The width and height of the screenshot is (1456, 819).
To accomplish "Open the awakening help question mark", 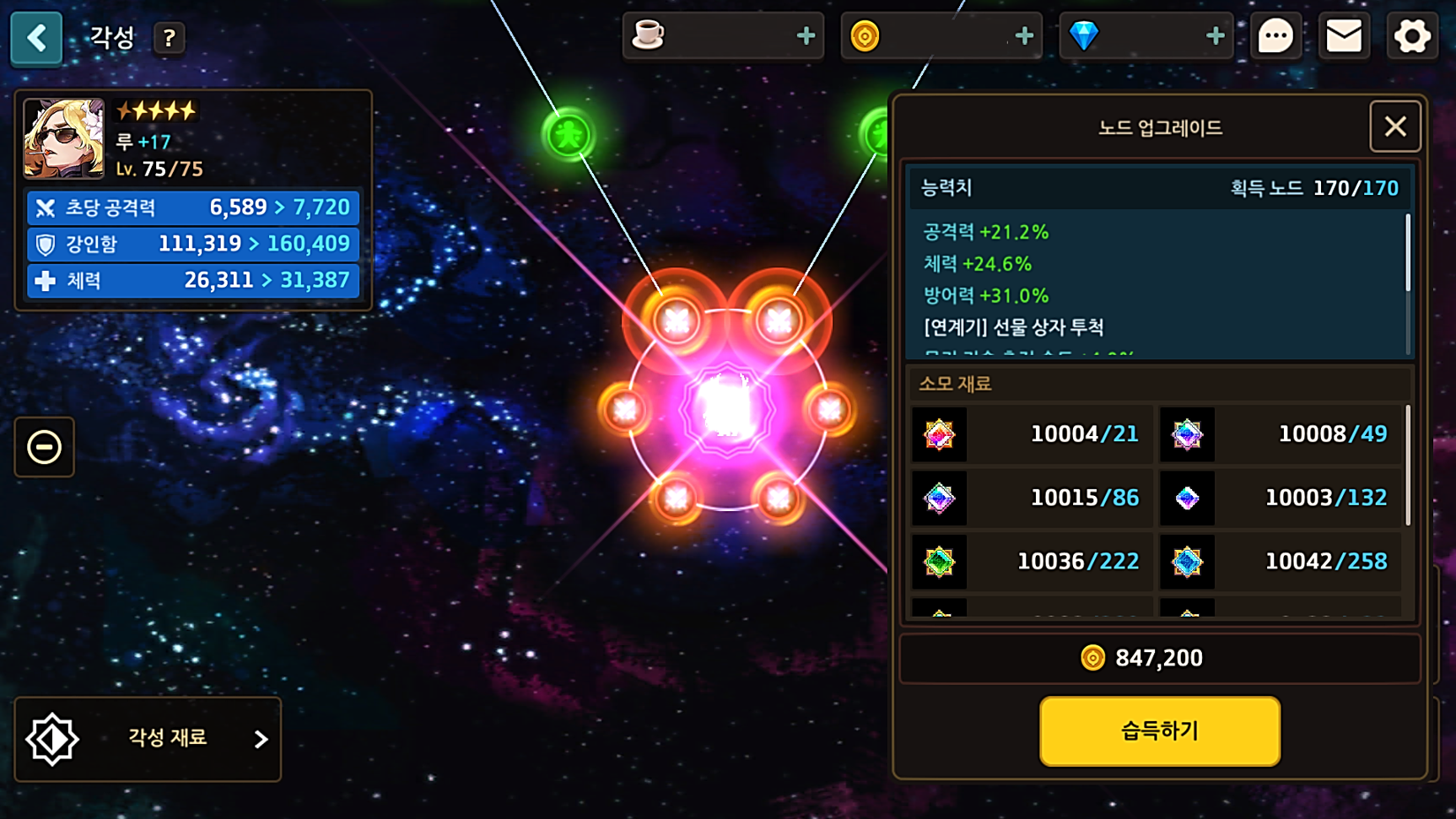I will [169, 38].
